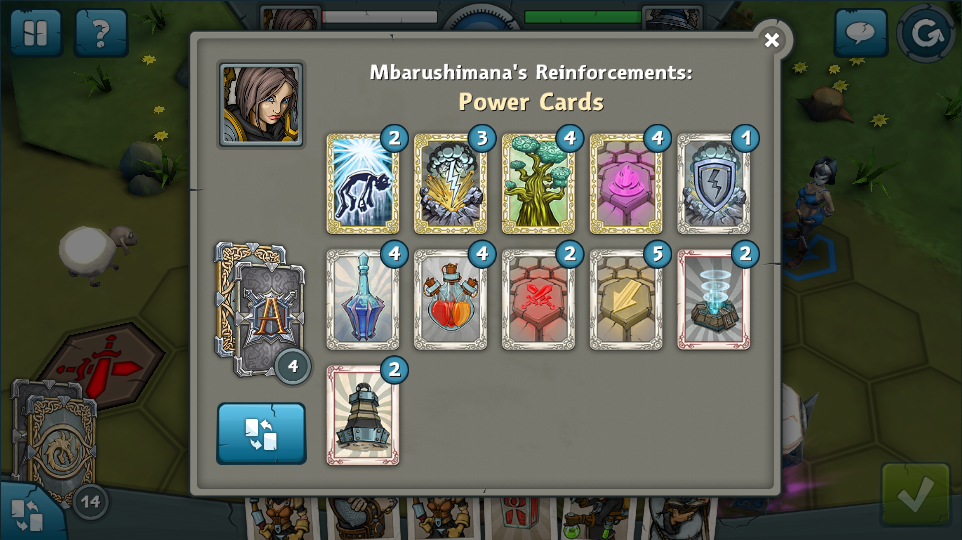Select the red heart potion card
Viewport: 962px width, 540px height.
click(450, 300)
